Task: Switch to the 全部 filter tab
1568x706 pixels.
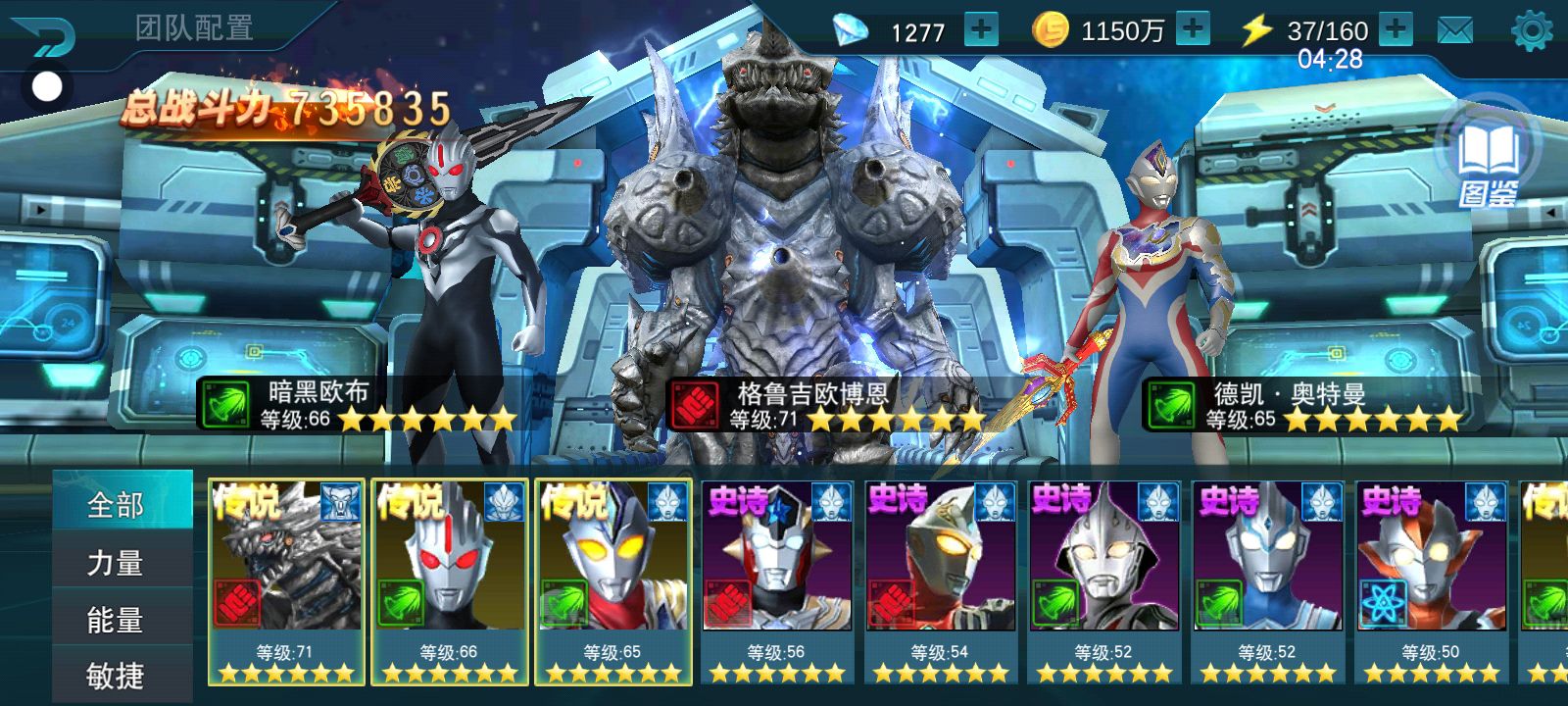Action: pyautogui.click(x=116, y=504)
